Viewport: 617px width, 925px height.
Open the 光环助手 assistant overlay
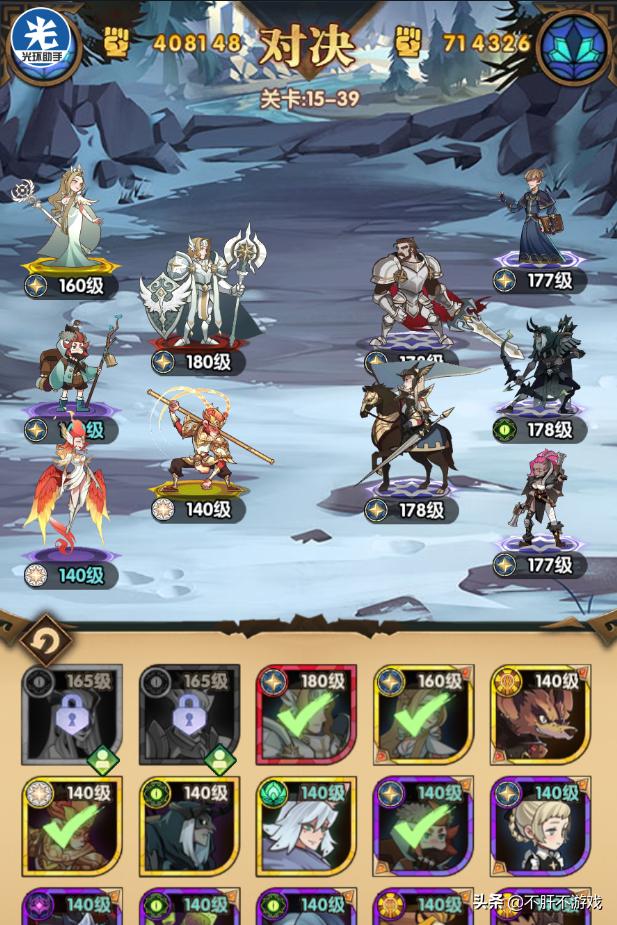click(41, 39)
